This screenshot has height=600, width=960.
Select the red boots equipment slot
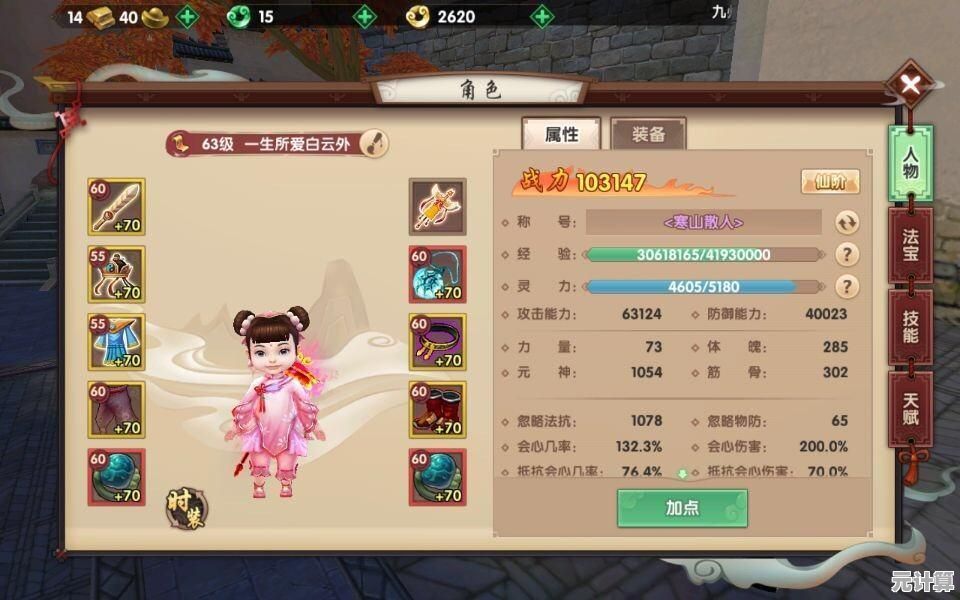coord(437,409)
